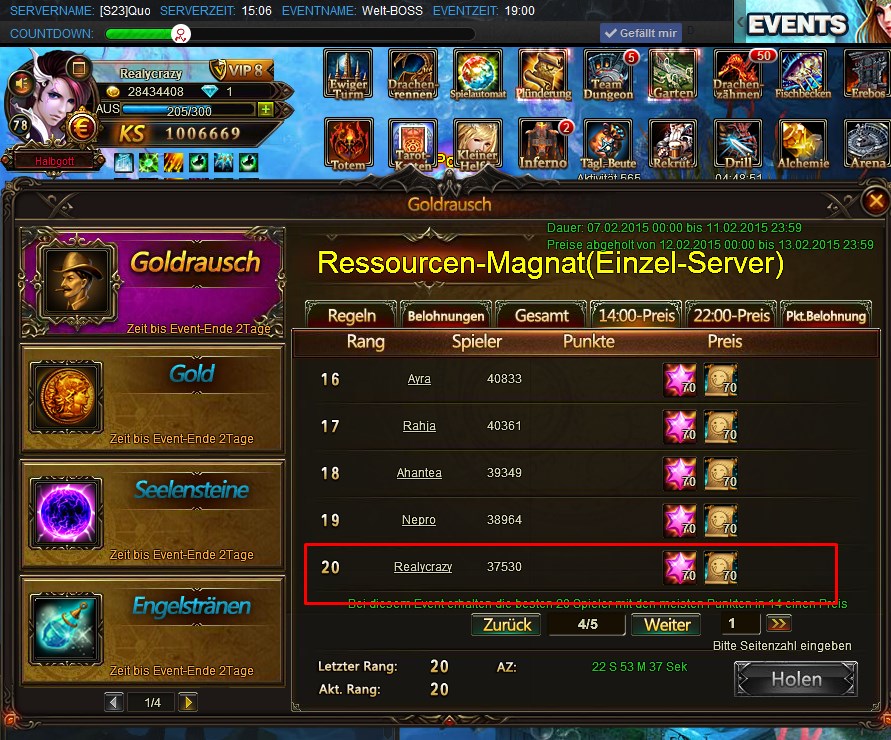
Task: Click the Holen claim button
Action: [x=796, y=680]
